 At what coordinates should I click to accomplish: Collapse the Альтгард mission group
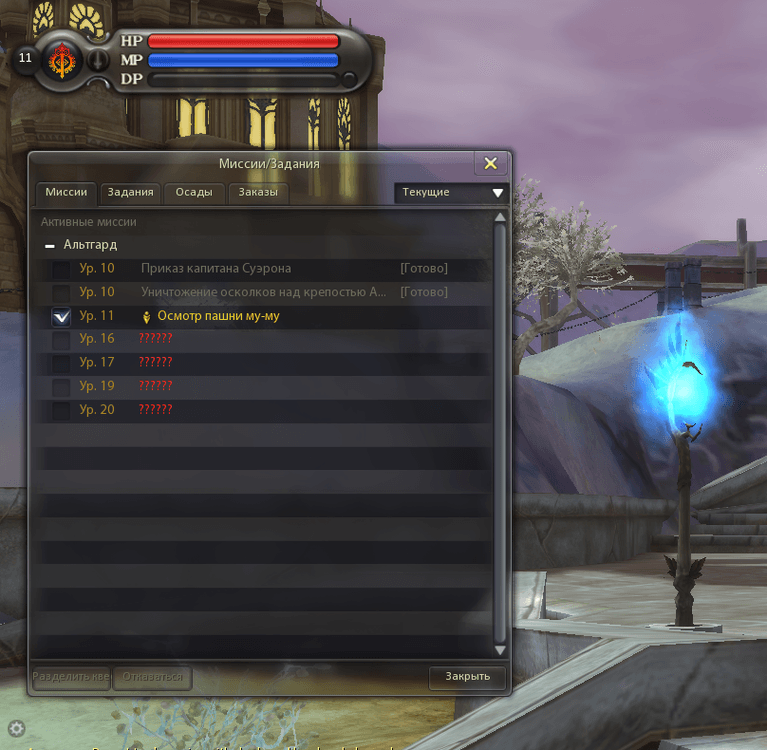50,245
